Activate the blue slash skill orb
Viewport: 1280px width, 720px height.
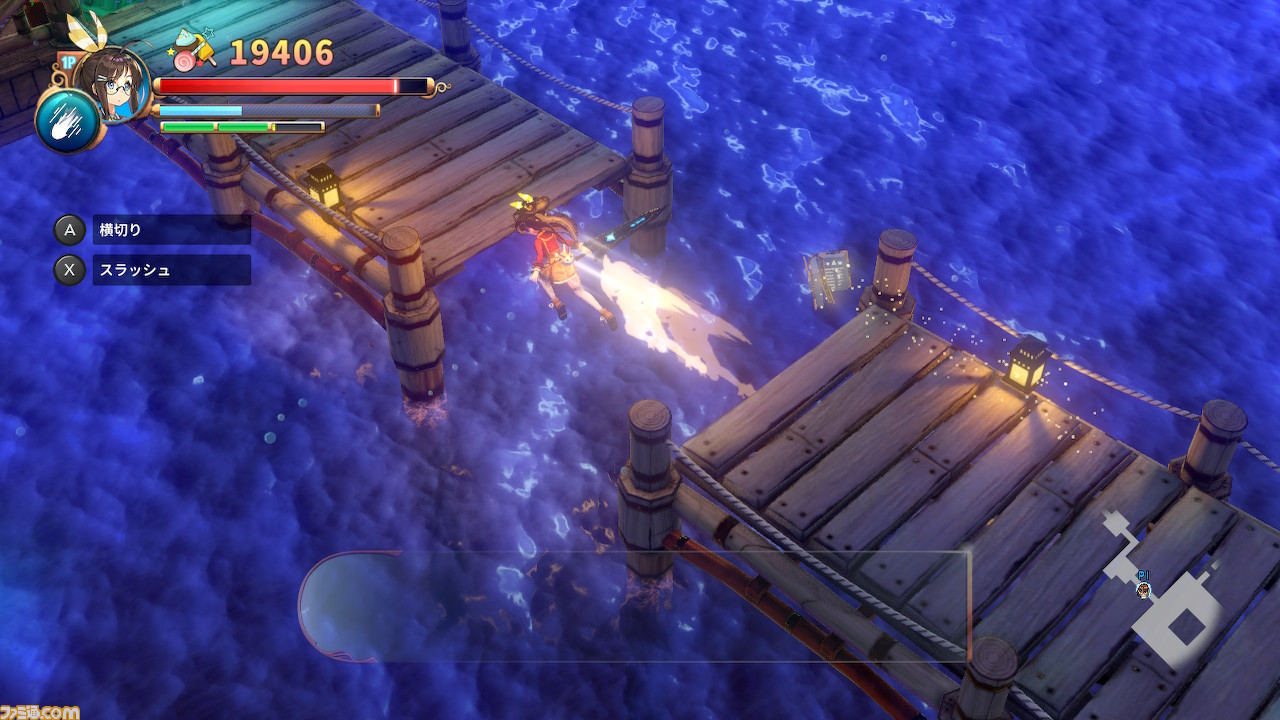pos(66,120)
